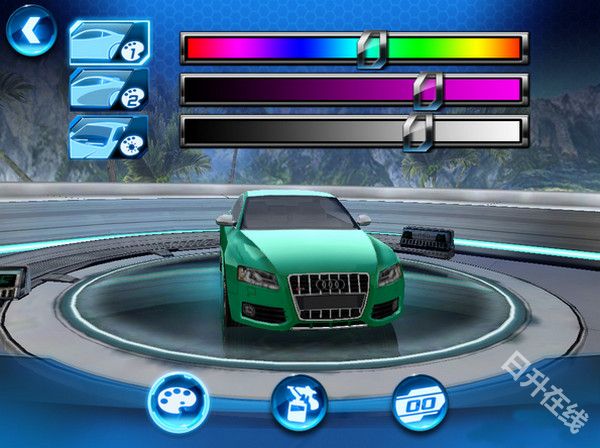Open the number plate tab
The height and width of the screenshot is (448, 600).
pyautogui.click(x=420, y=402)
